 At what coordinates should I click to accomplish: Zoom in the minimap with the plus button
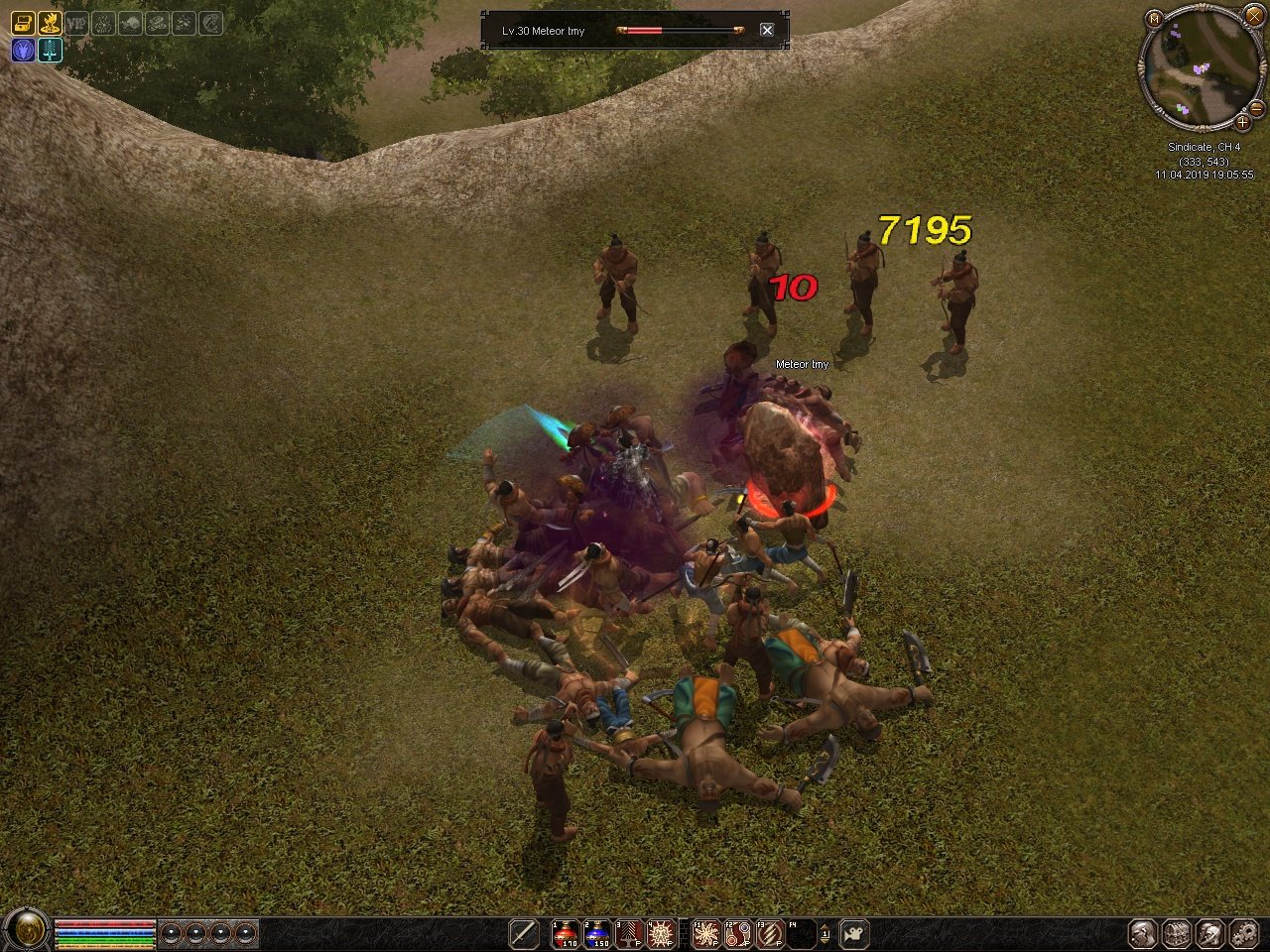[1242, 123]
